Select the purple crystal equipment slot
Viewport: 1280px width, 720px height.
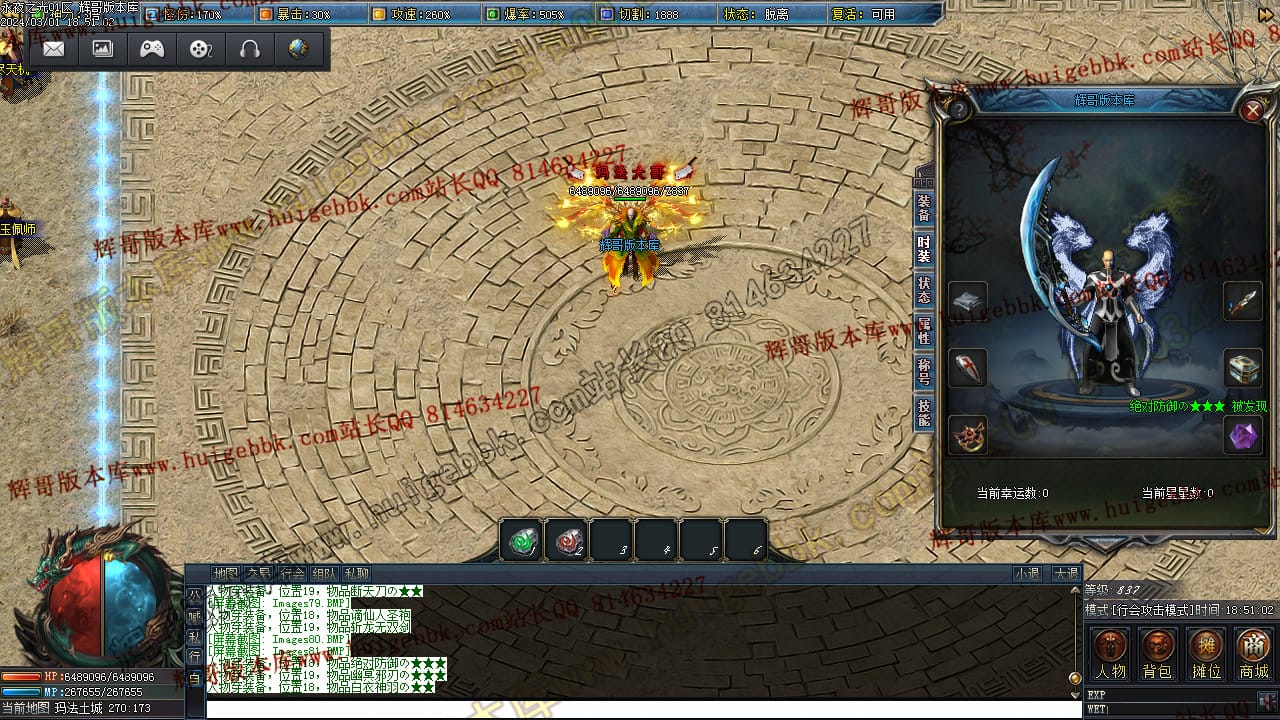pos(1243,435)
